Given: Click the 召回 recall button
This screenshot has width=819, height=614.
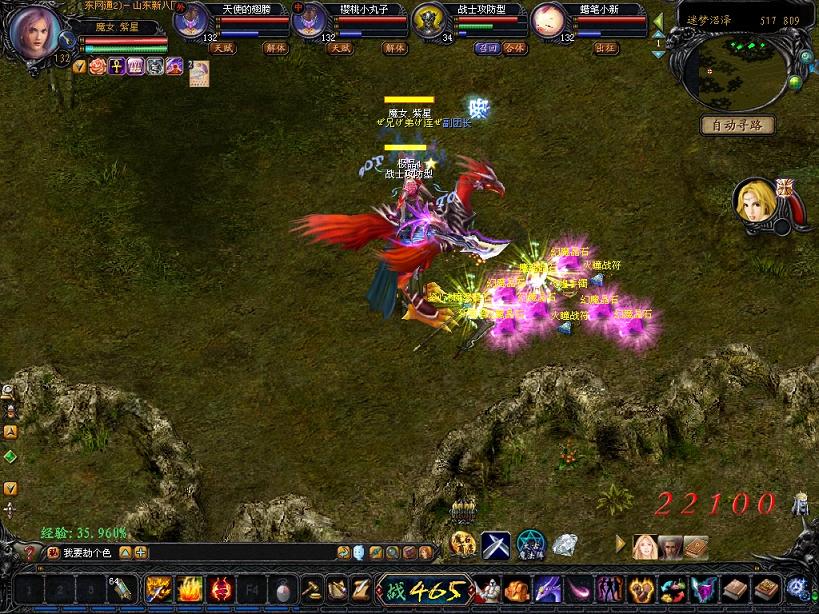Looking at the screenshot, I should click(488, 48).
